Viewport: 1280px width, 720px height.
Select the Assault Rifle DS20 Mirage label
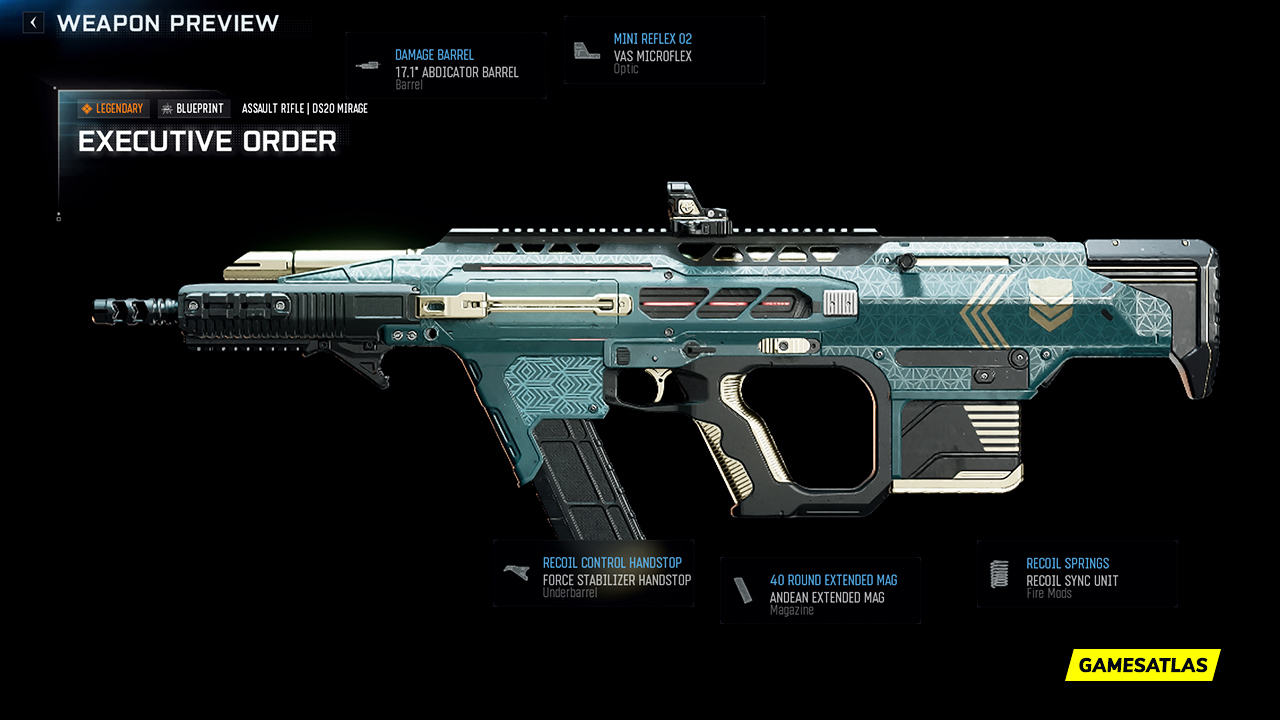coord(304,108)
